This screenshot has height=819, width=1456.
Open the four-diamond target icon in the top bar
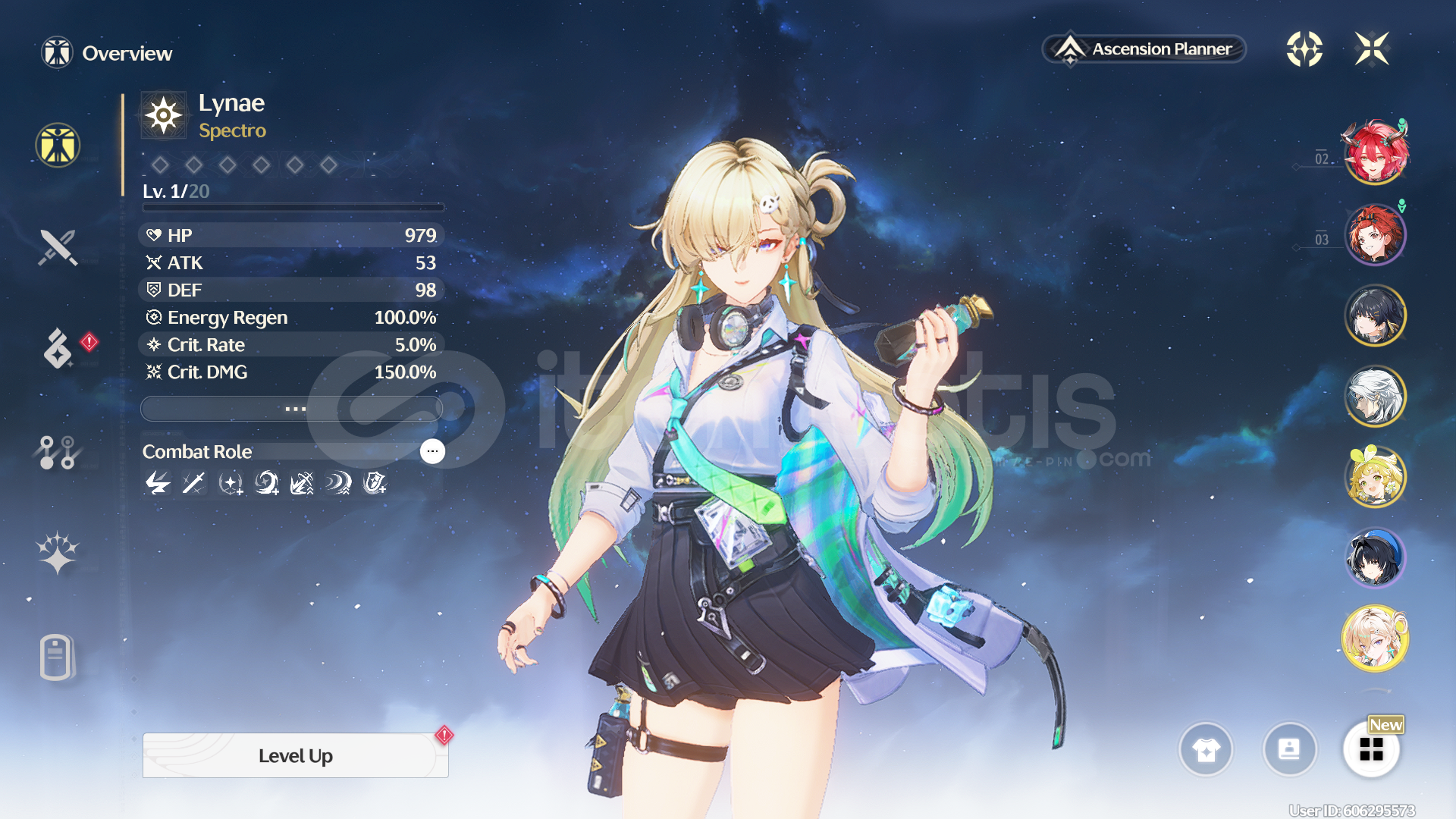click(1304, 49)
